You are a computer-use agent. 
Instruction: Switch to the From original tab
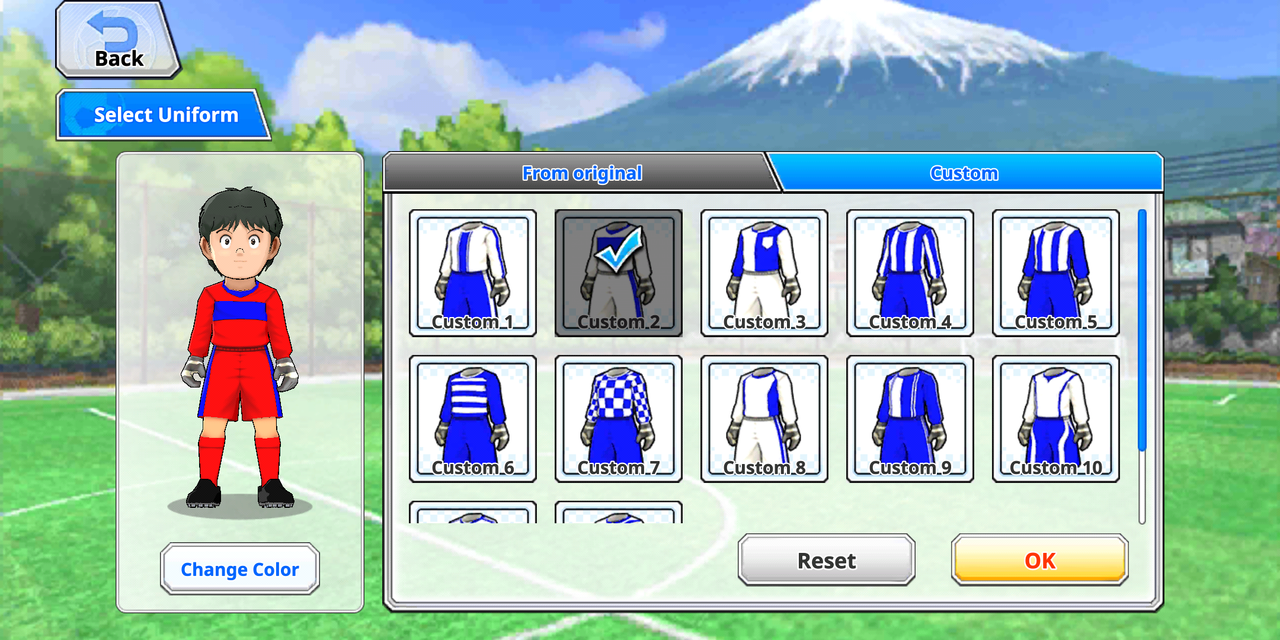click(581, 173)
